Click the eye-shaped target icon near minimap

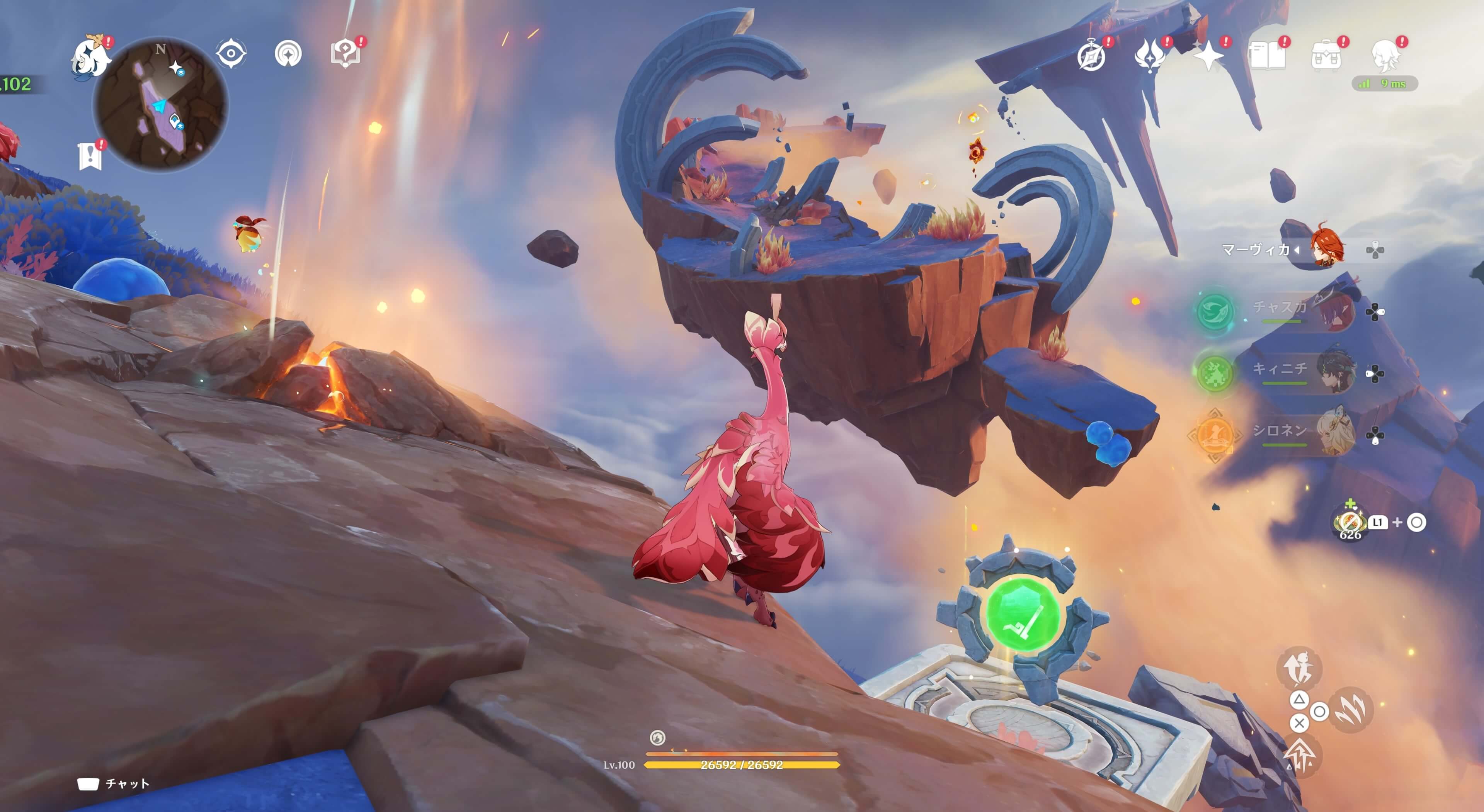[231, 54]
